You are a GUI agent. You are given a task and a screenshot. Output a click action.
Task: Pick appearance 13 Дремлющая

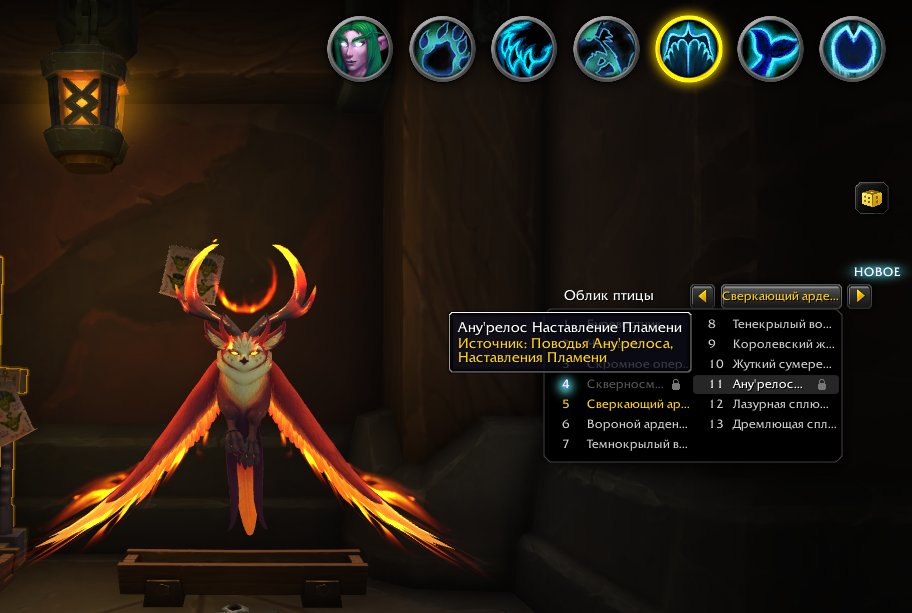(768, 424)
